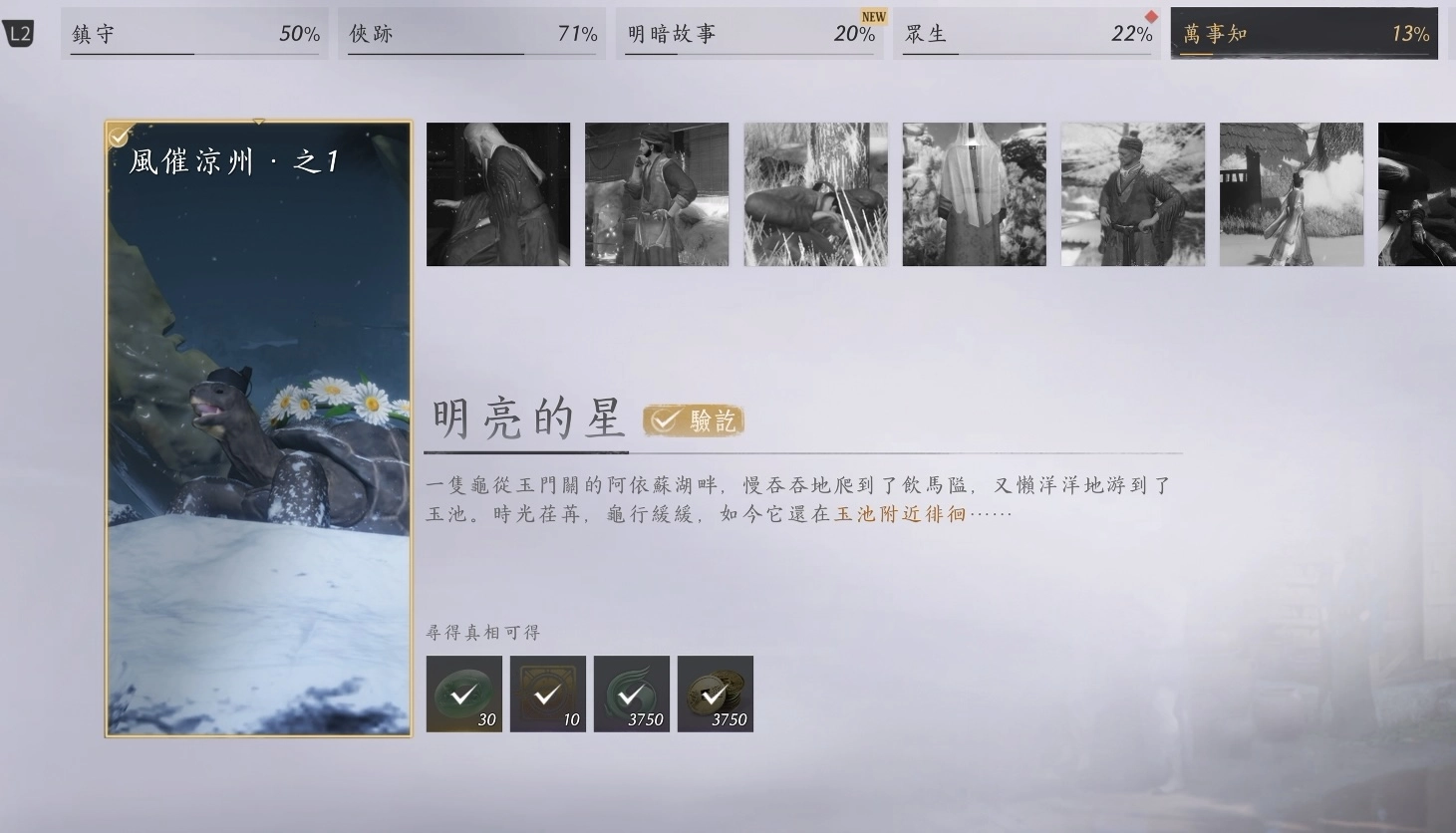1456x833 pixels.
Task: Select the square emblem reward icon showing 10
Action: pos(547,694)
